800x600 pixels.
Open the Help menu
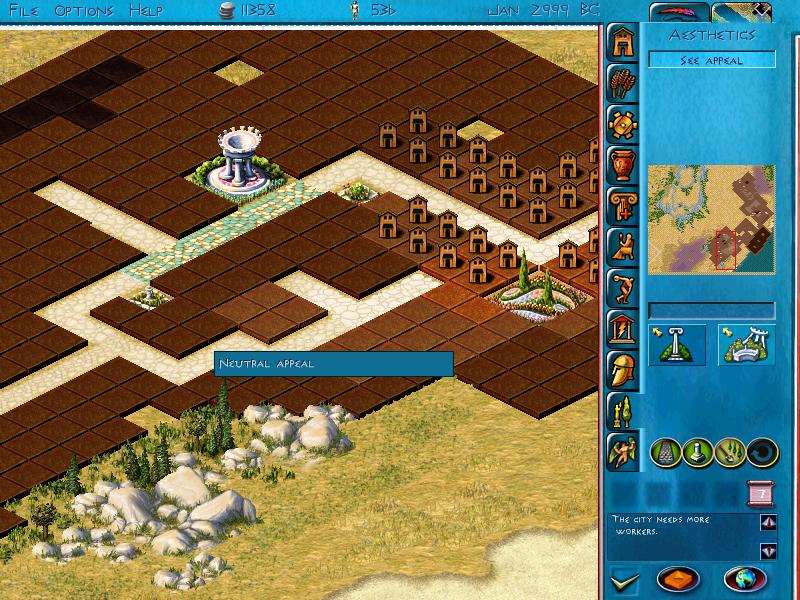[x=147, y=11]
